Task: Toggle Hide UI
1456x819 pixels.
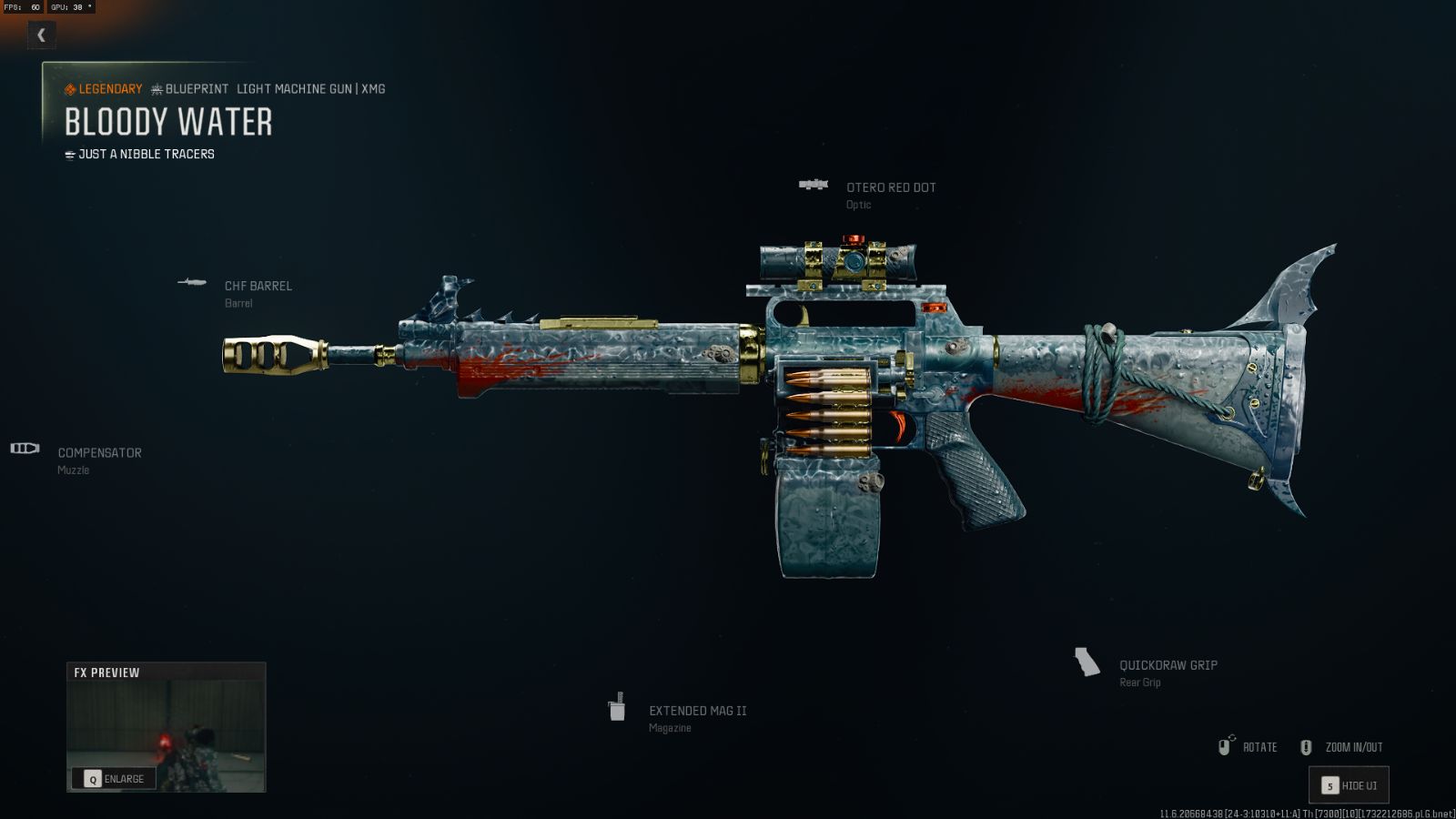Action: [1348, 784]
